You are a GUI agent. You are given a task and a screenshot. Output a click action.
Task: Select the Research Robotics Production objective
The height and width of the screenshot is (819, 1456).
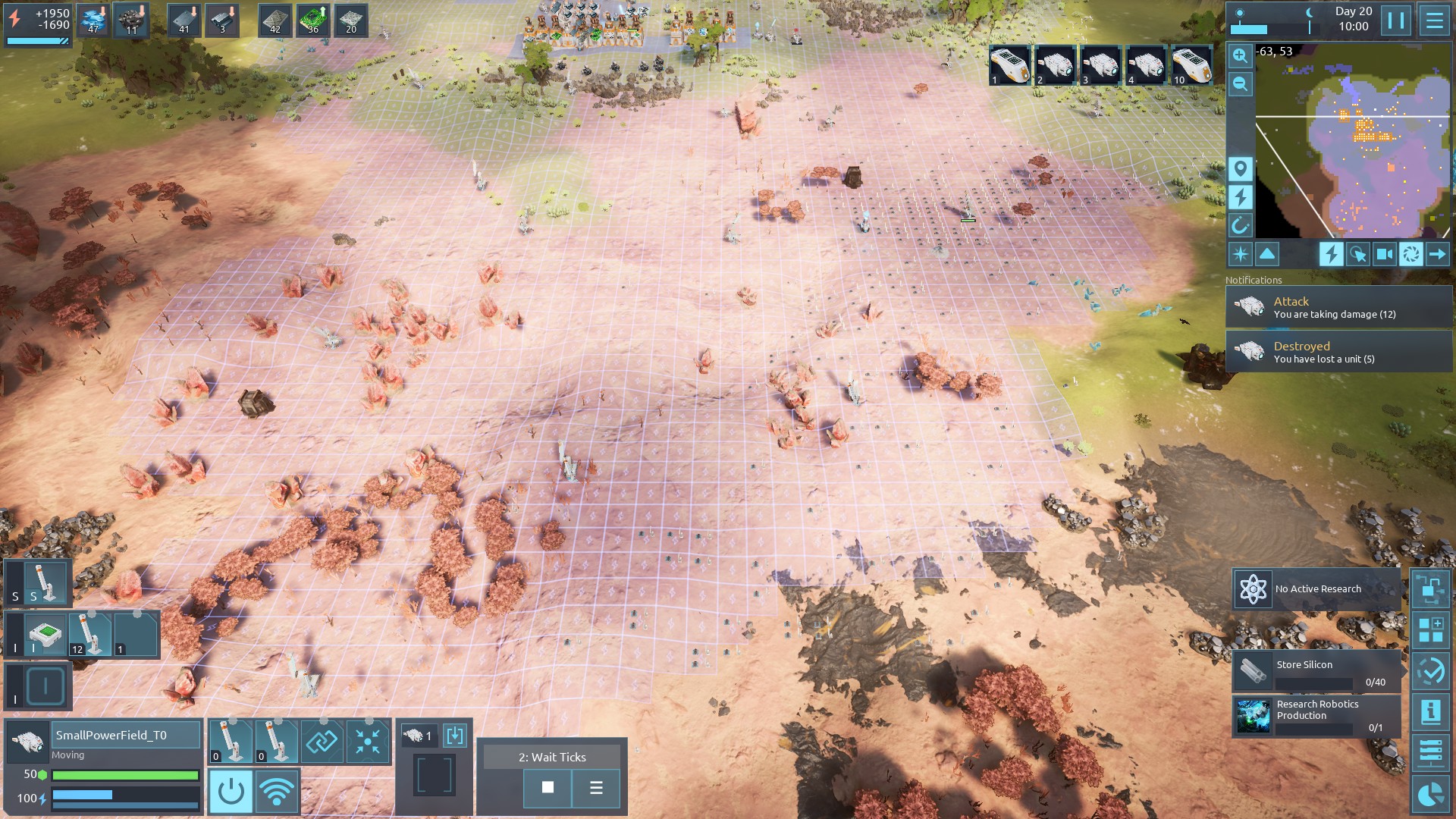click(1316, 717)
